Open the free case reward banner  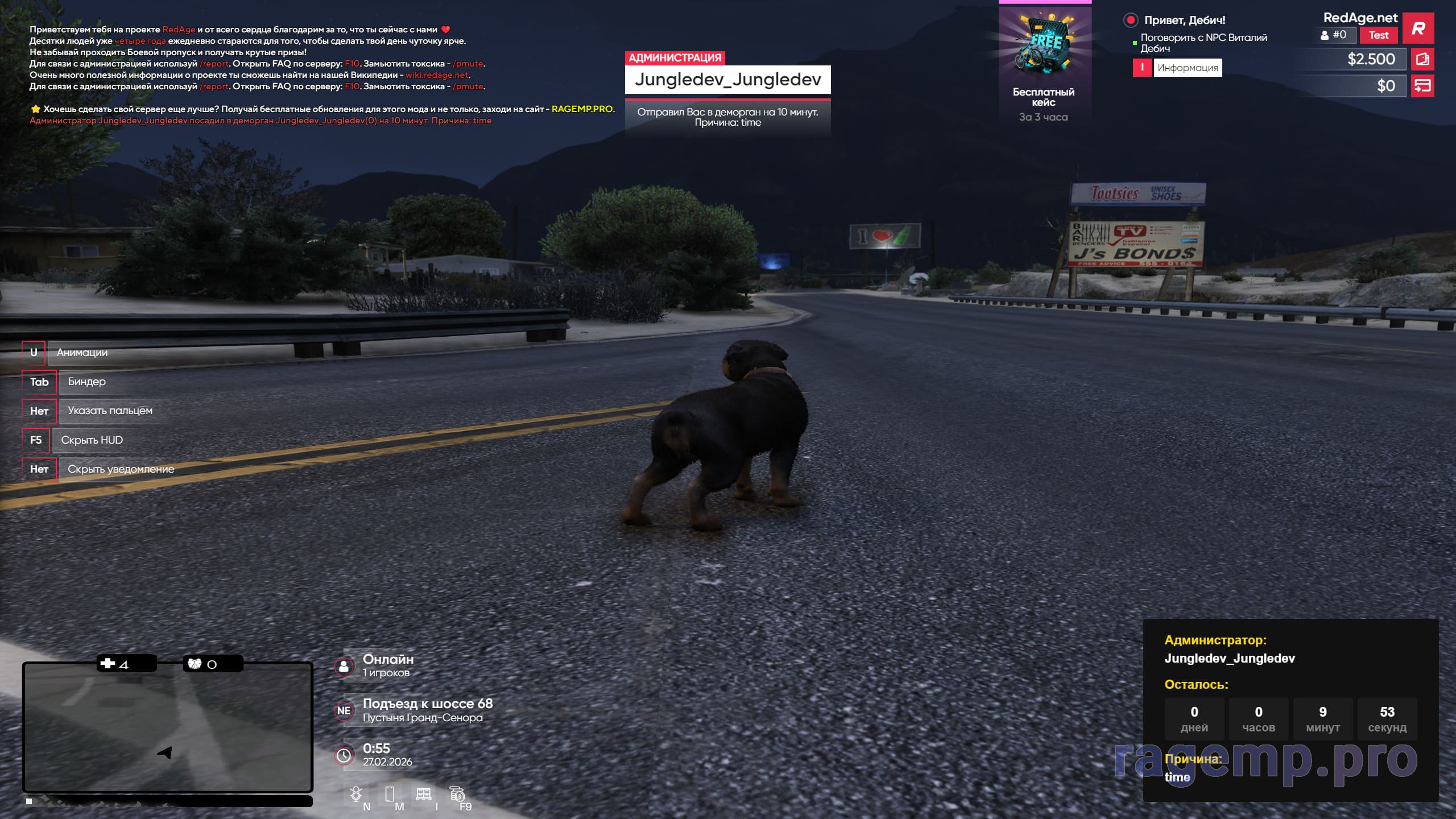[1044, 63]
